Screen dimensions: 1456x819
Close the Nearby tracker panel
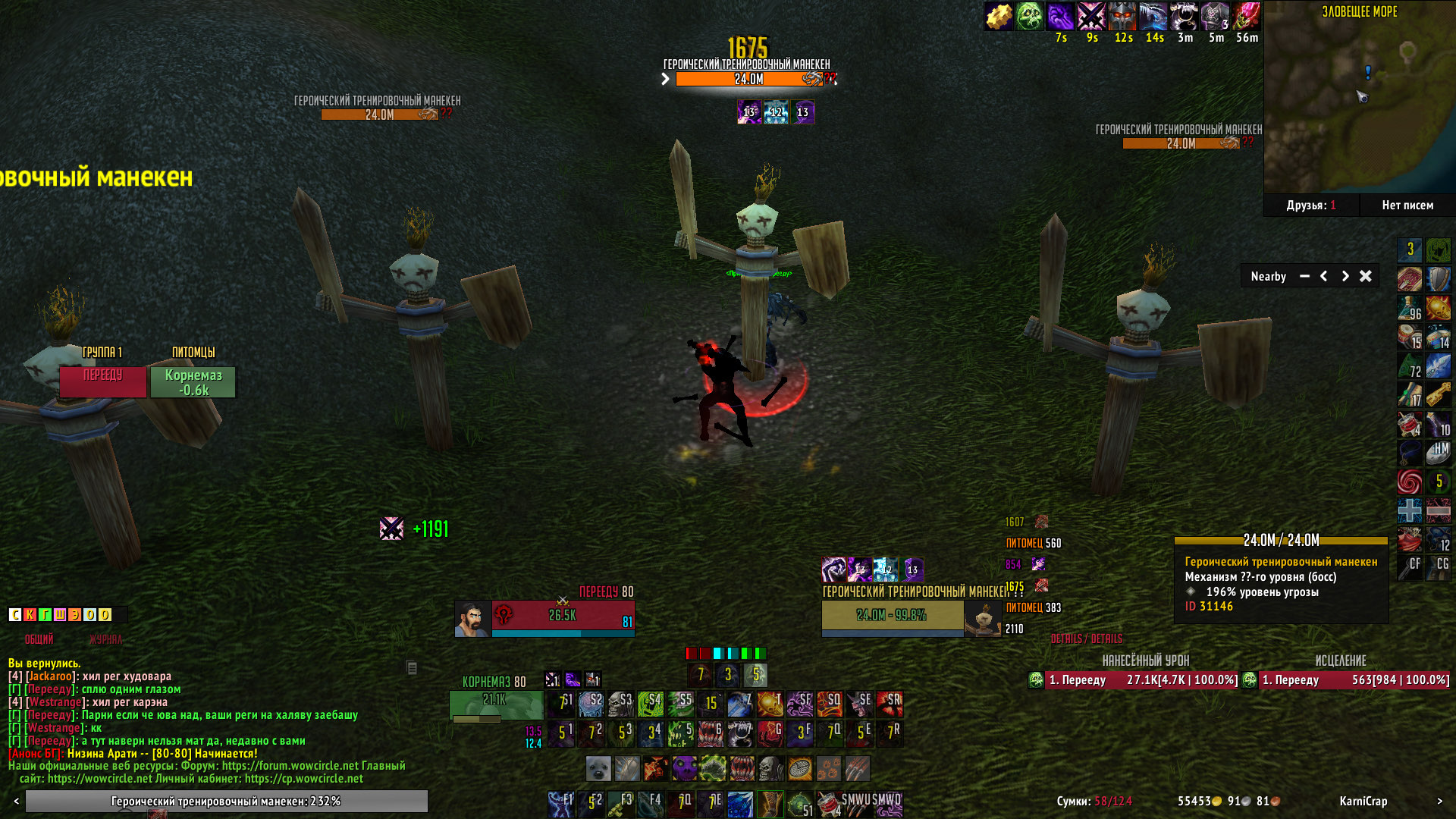point(1365,276)
